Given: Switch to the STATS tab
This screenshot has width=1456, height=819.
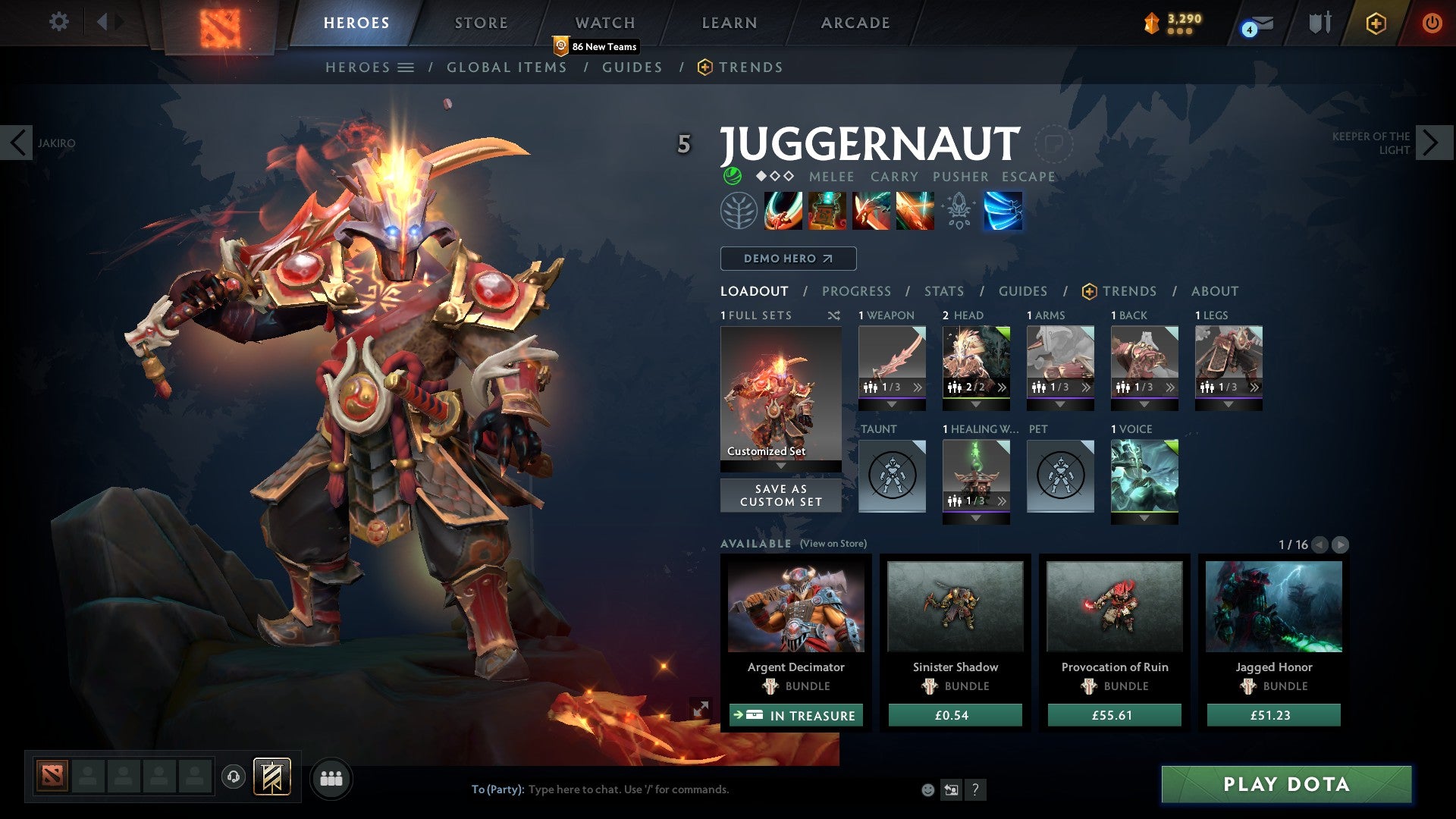Looking at the screenshot, I should pyautogui.click(x=943, y=290).
